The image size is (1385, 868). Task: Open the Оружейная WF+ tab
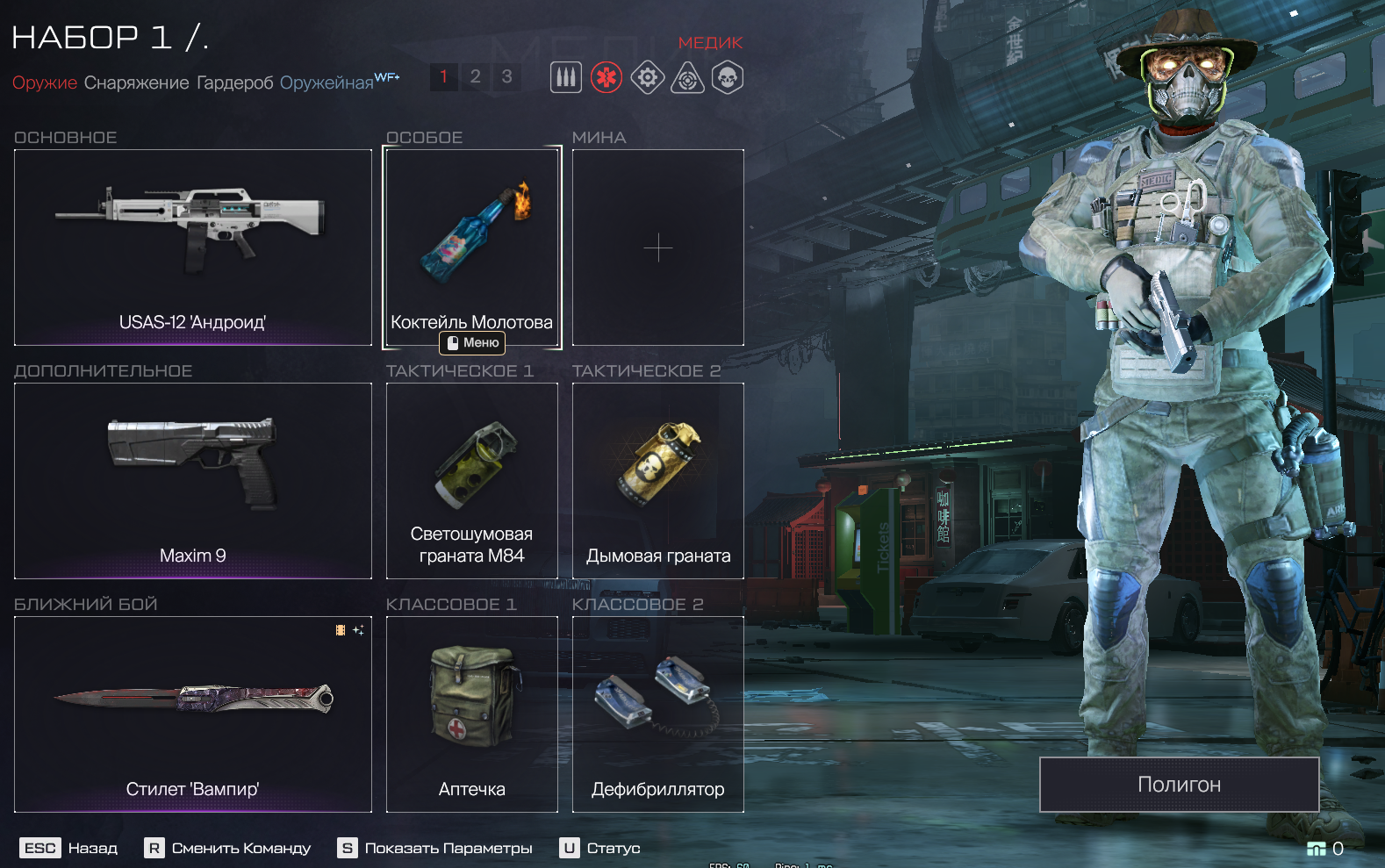327,83
